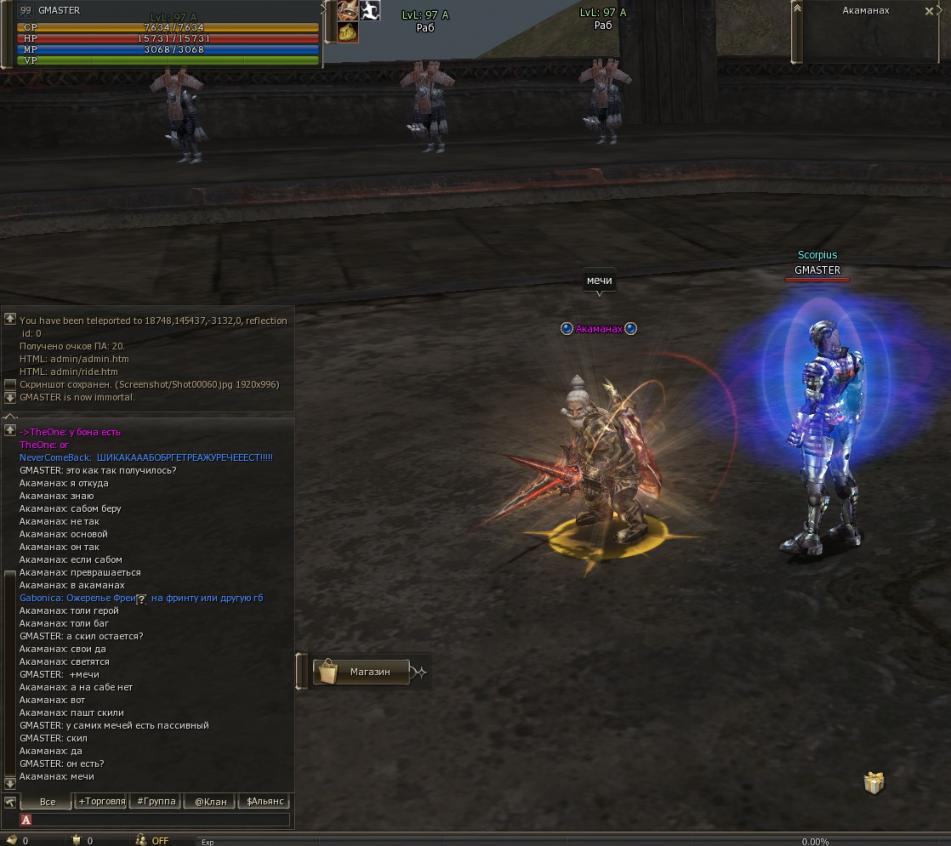This screenshot has height=846, width=951.
Task: Switch to the $Альянс chat tab
Action: coord(265,802)
